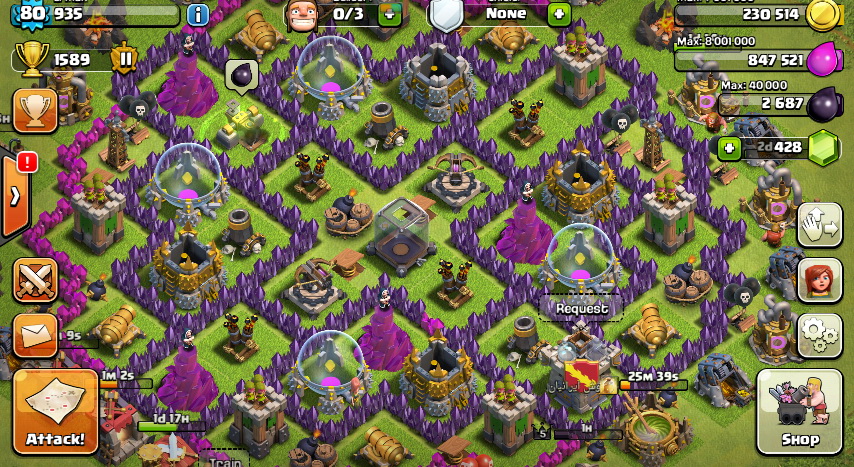Open the red-haired hero portrait button
The width and height of the screenshot is (854, 467).
pyautogui.click(x=819, y=279)
